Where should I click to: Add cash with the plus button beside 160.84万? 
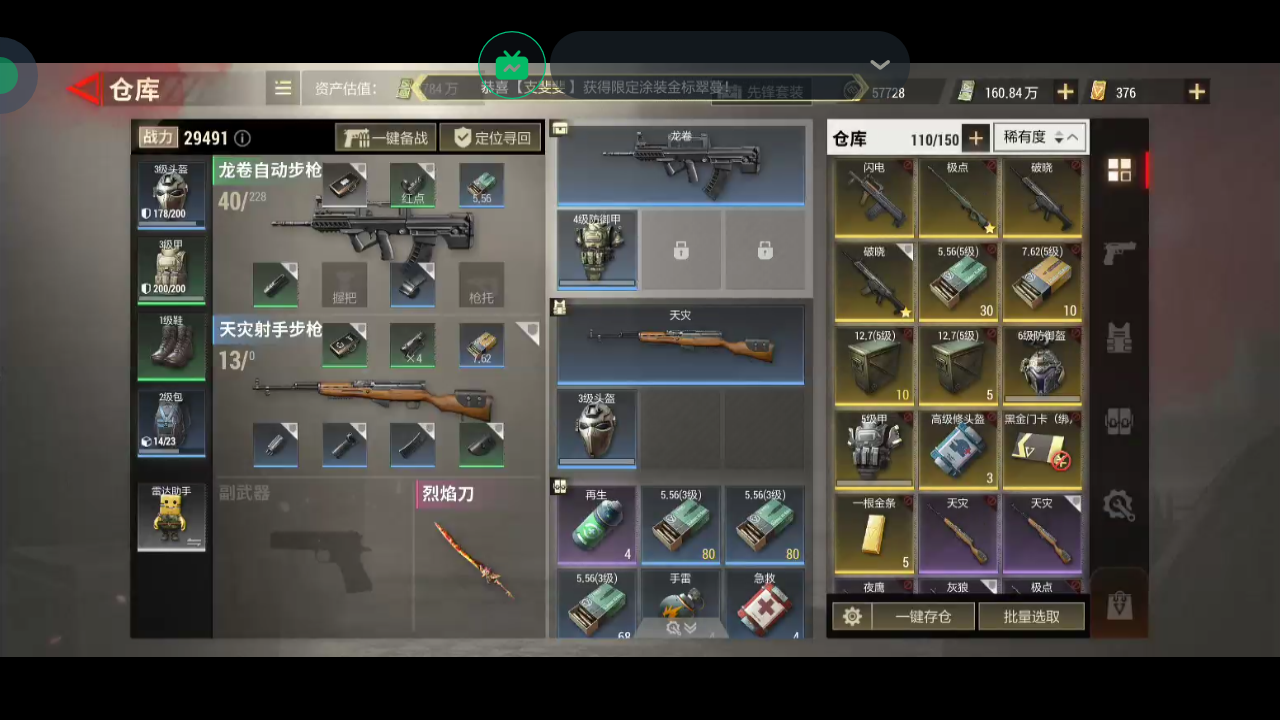1066,92
